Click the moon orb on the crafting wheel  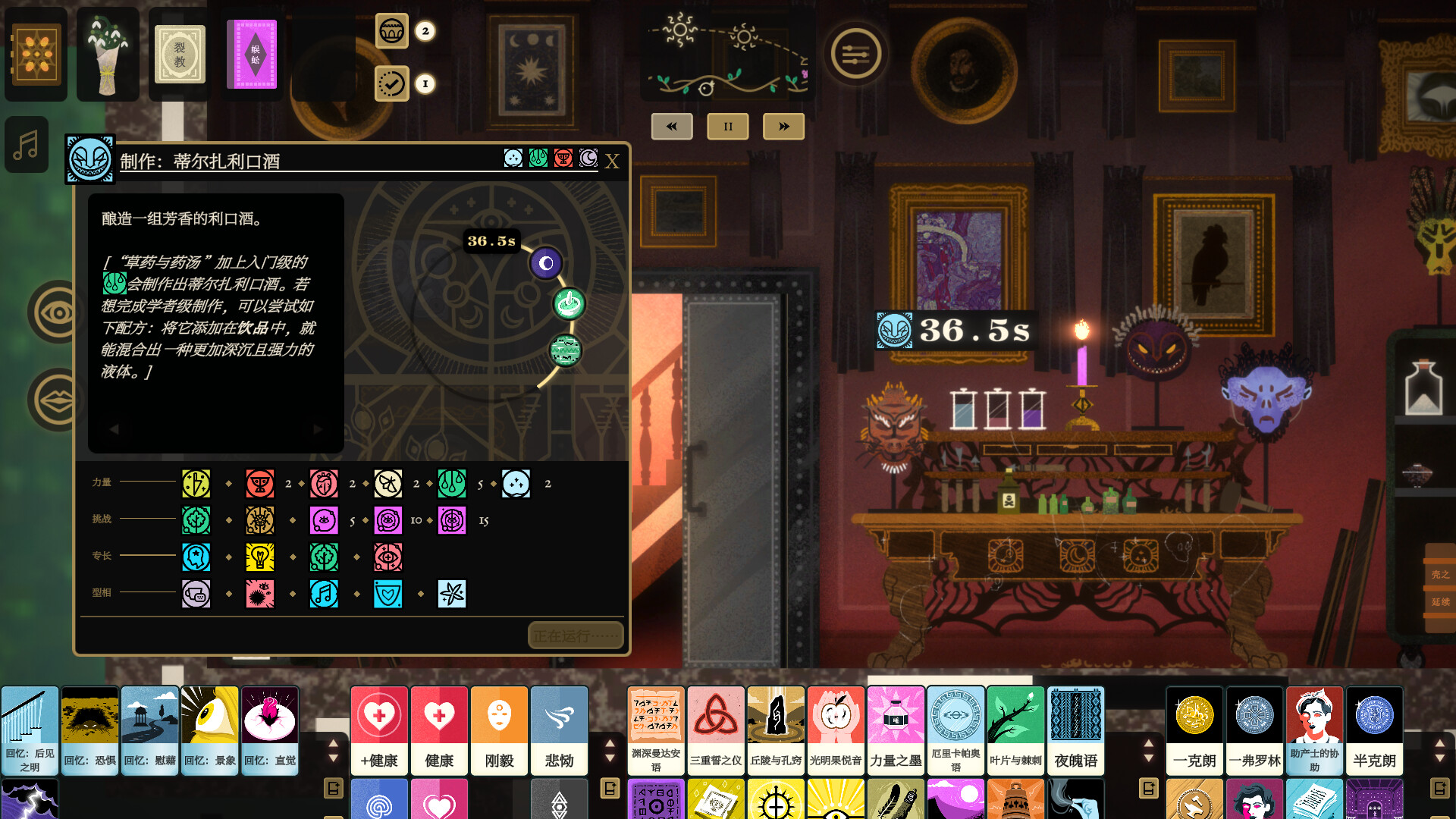(547, 264)
